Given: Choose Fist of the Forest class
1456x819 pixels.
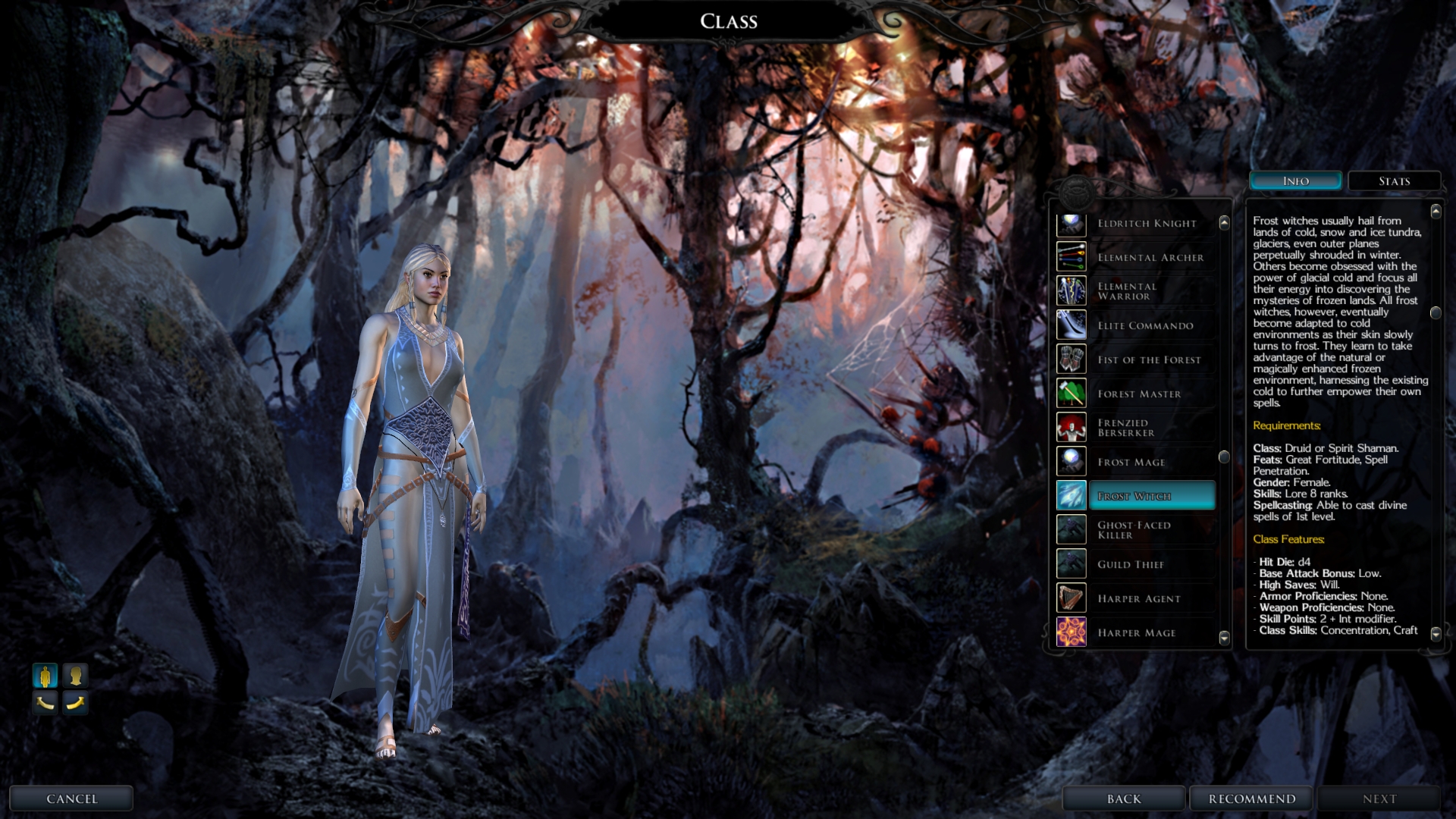Looking at the screenshot, I should pyautogui.click(x=1149, y=360).
